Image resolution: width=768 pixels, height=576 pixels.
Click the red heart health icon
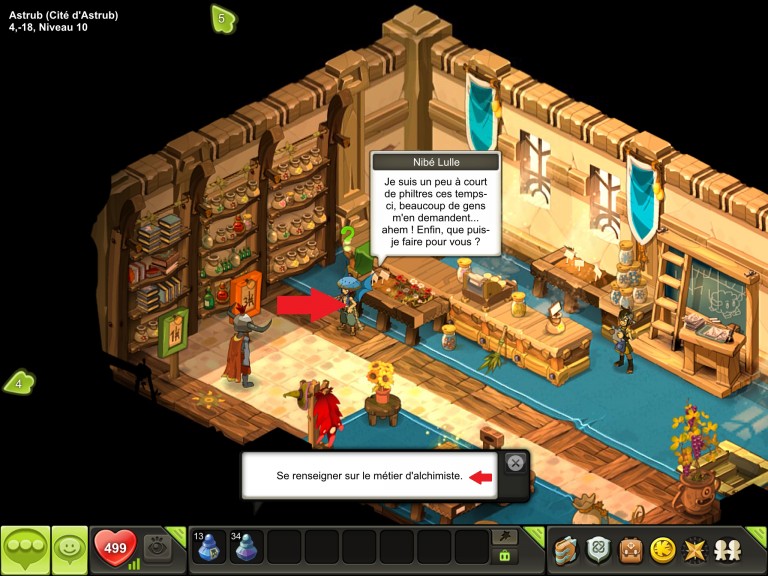(114, 547)
